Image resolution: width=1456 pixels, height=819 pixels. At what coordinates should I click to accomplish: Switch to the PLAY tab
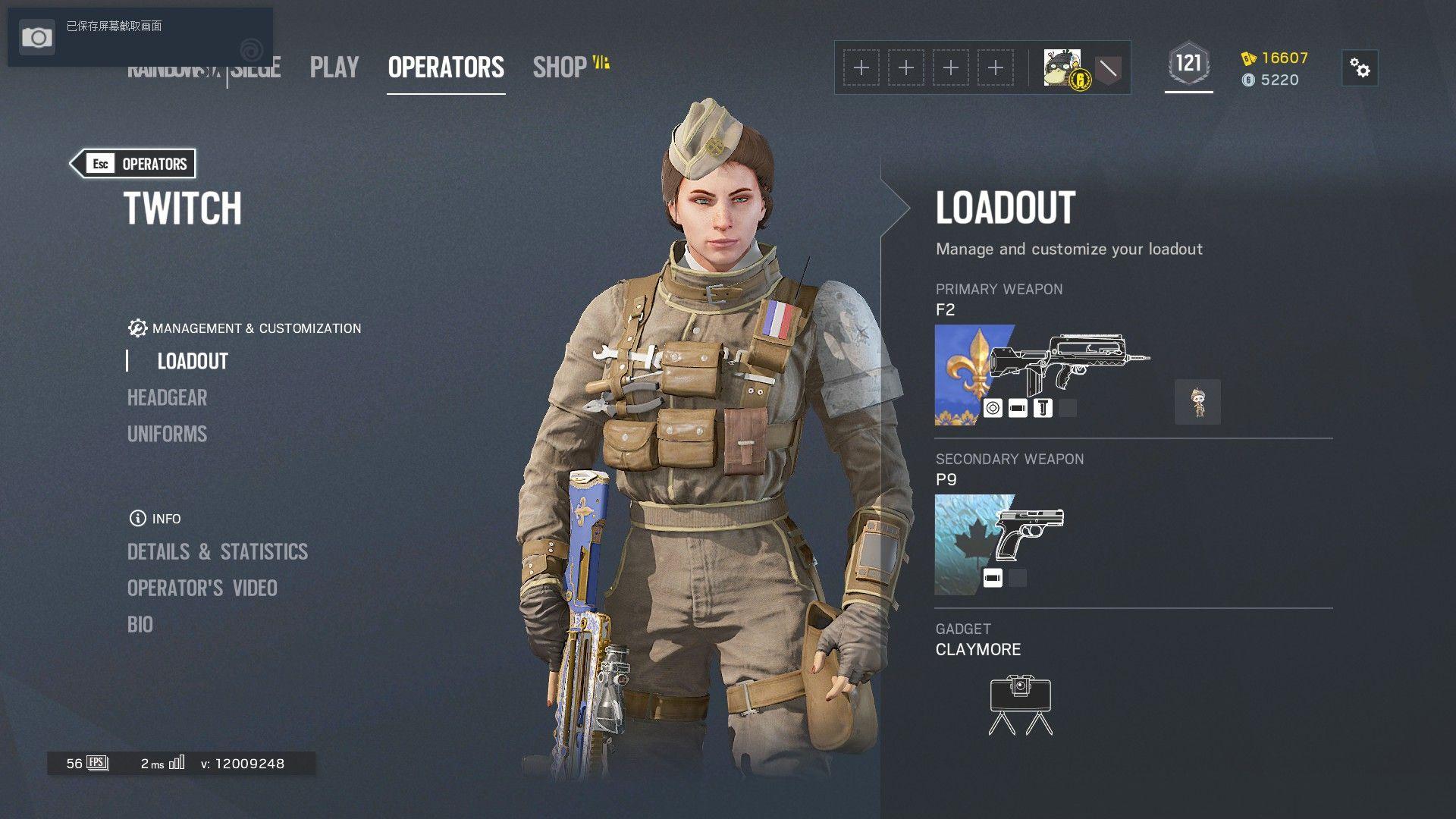(334, 67)
